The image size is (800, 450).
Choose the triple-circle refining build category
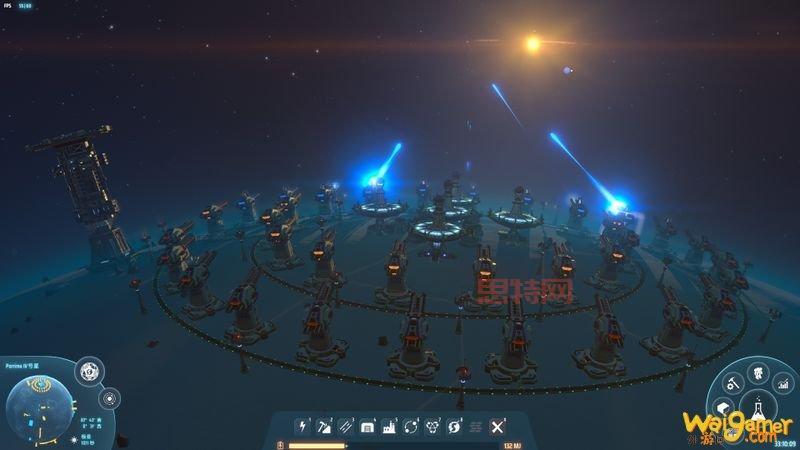click(x=434, y=427)
